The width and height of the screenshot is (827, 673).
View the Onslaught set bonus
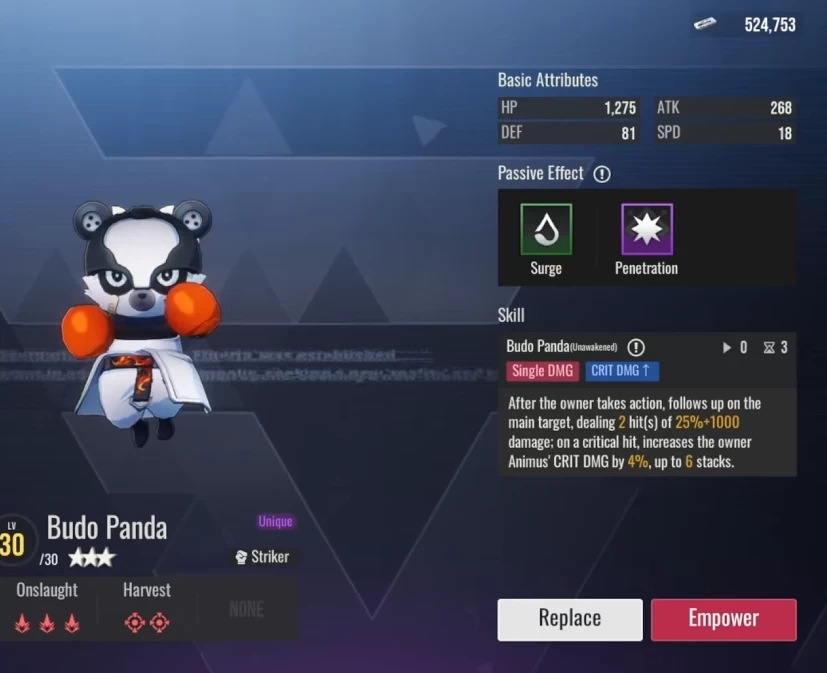[x=47, y=608]
